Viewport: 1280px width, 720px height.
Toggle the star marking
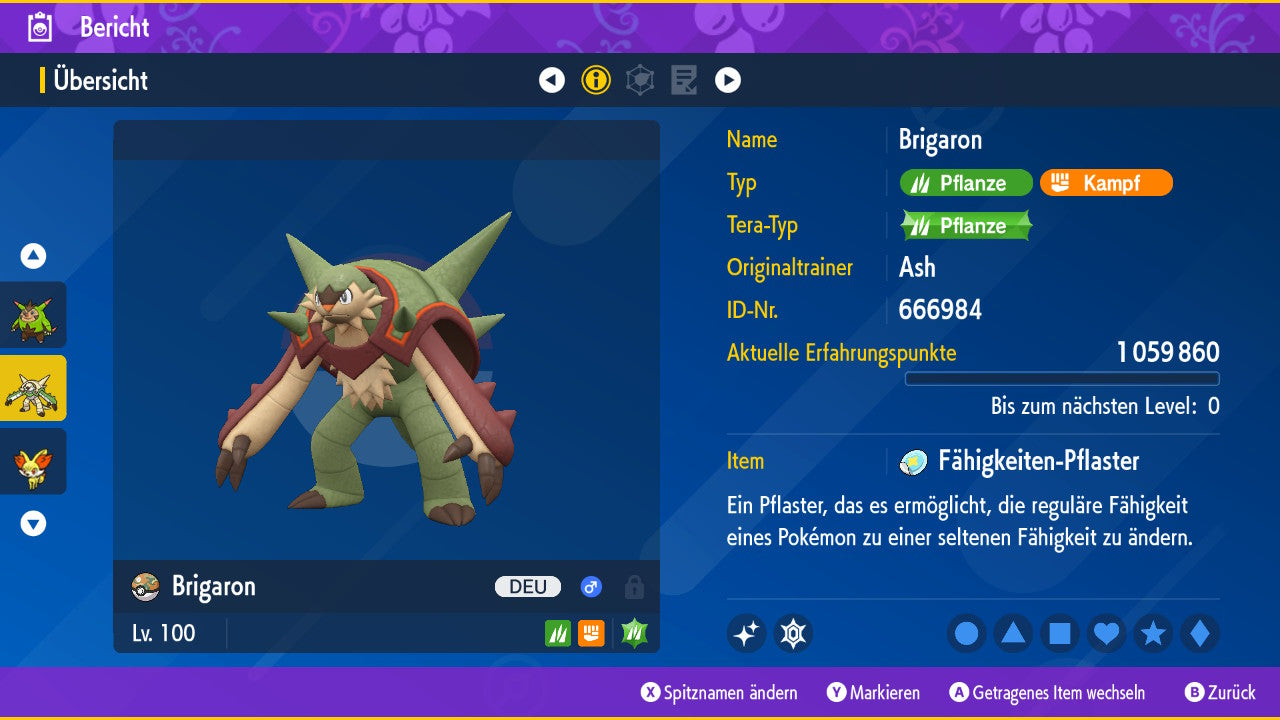[1153, 634]
